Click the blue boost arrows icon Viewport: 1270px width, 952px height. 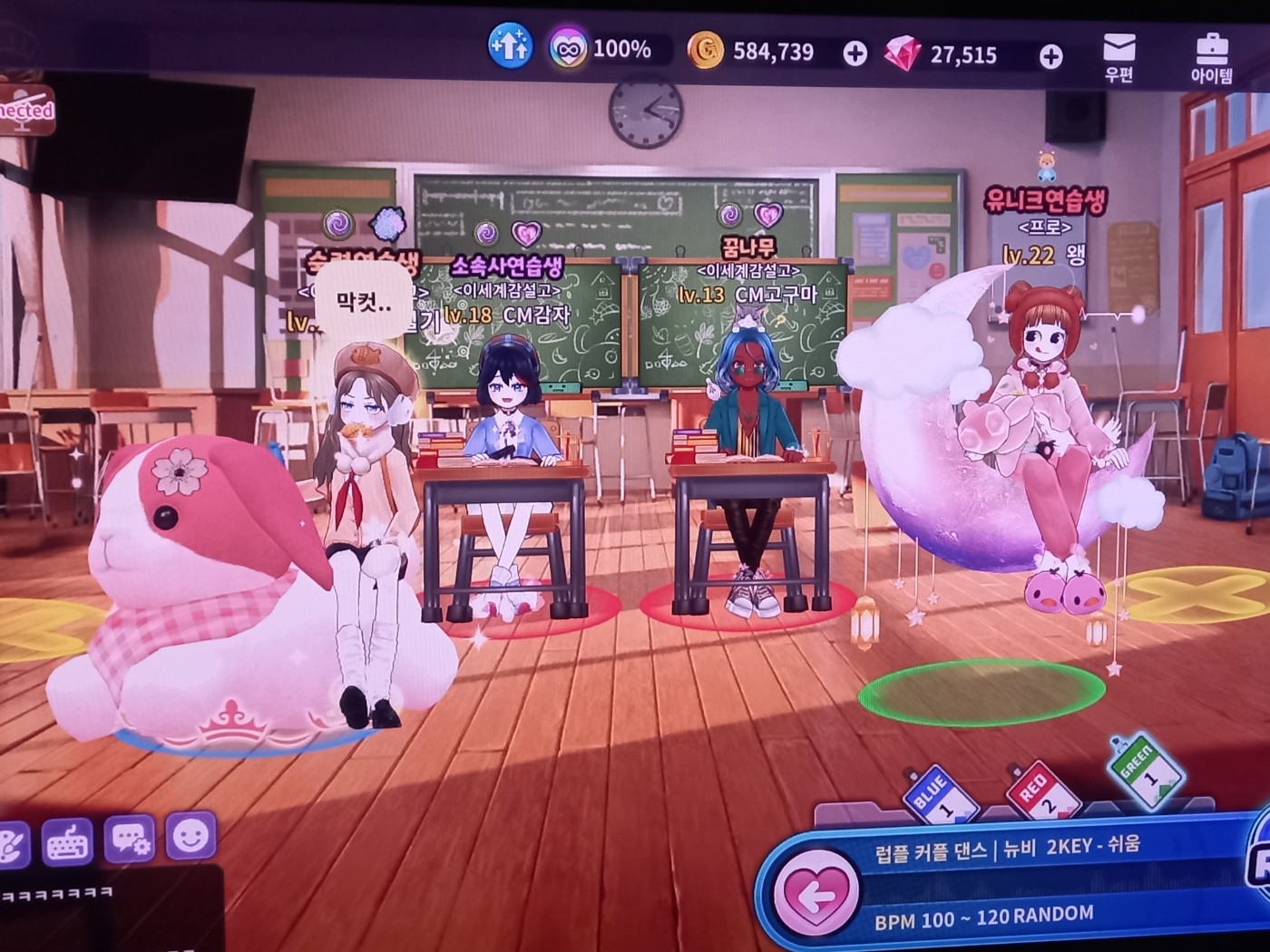click(510, 45)
